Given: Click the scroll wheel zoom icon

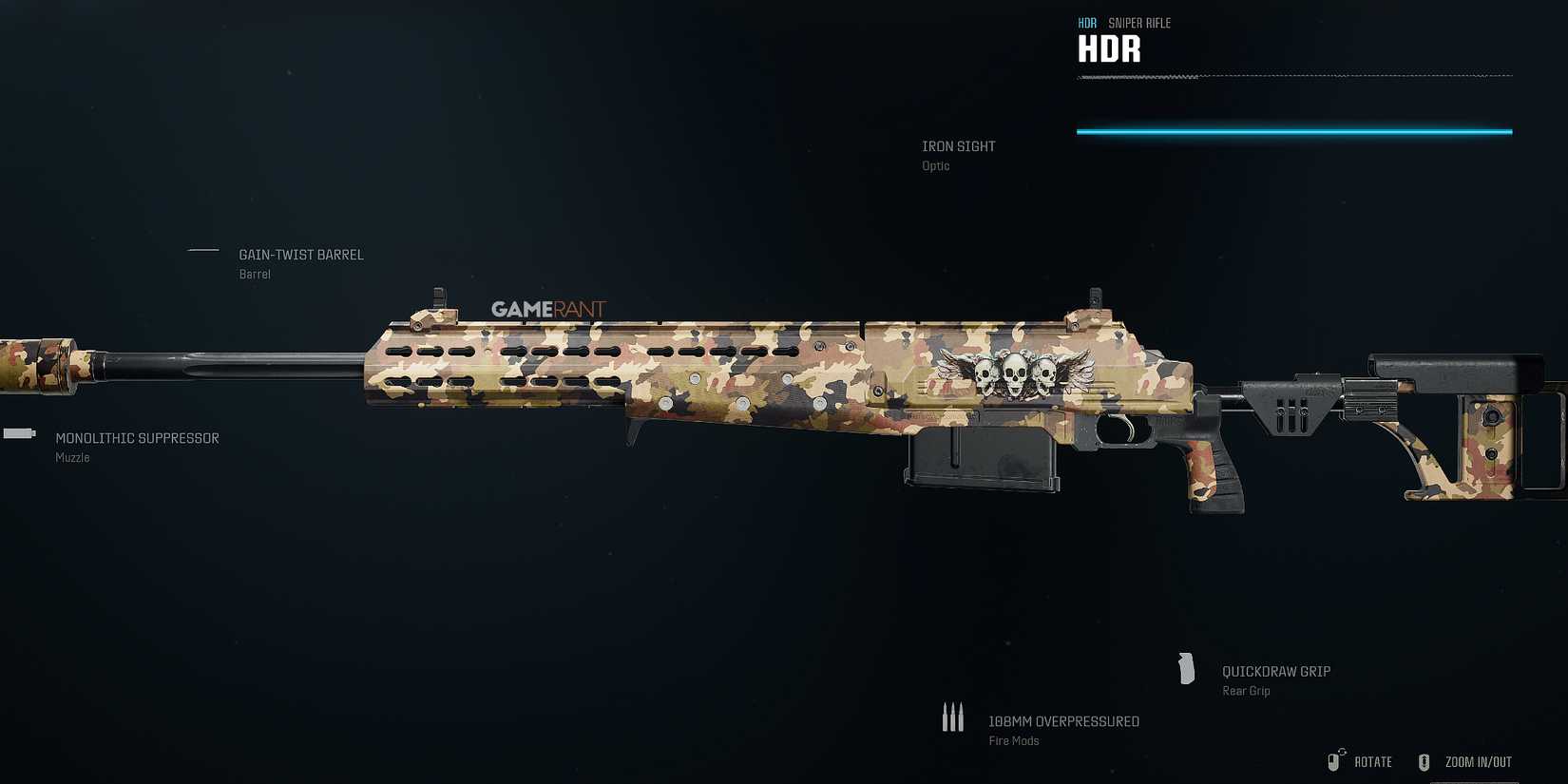Looking at the screenshot, I should pos(1424,761).
